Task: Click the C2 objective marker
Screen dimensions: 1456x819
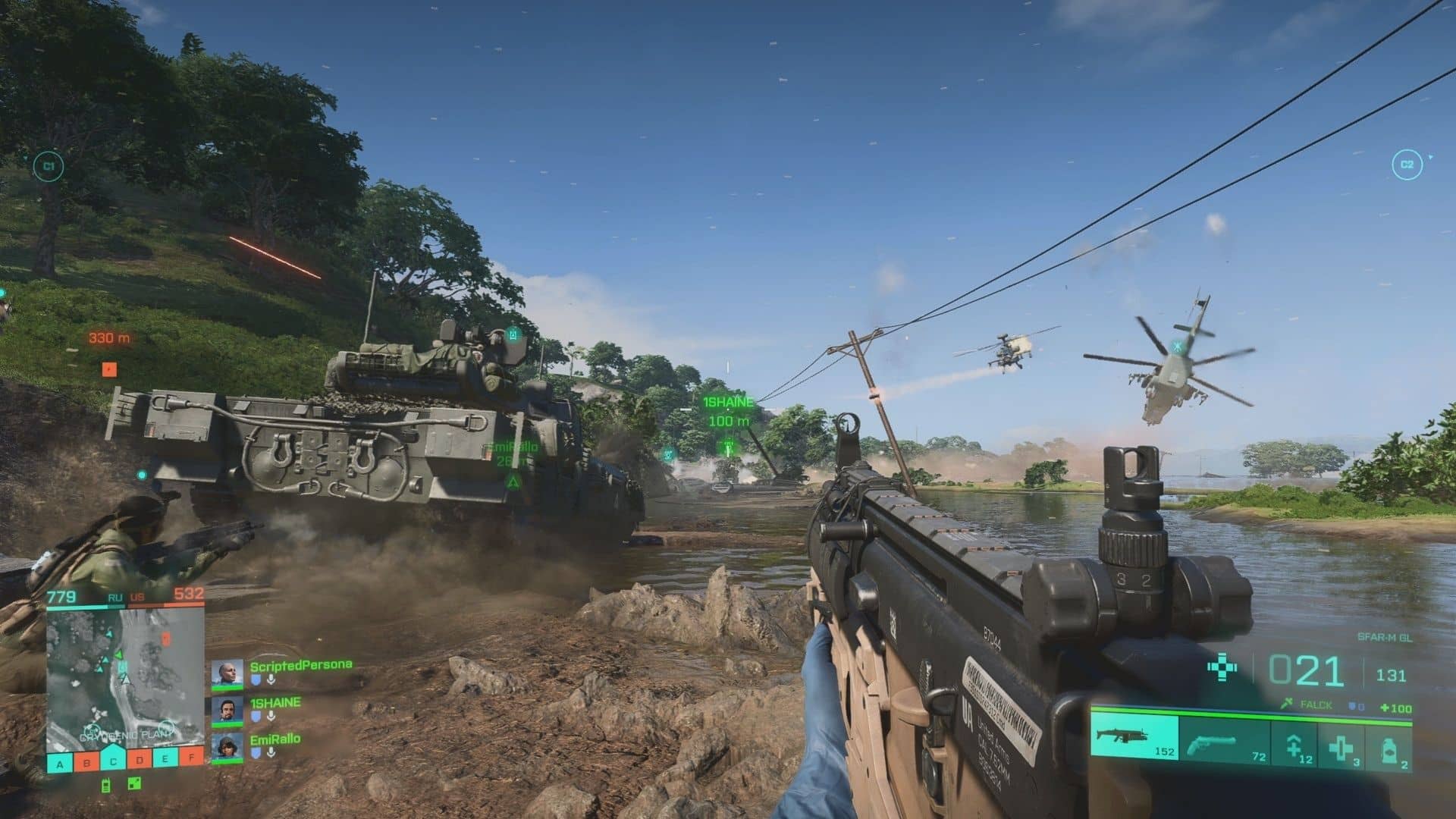Action: (1407, 165)
